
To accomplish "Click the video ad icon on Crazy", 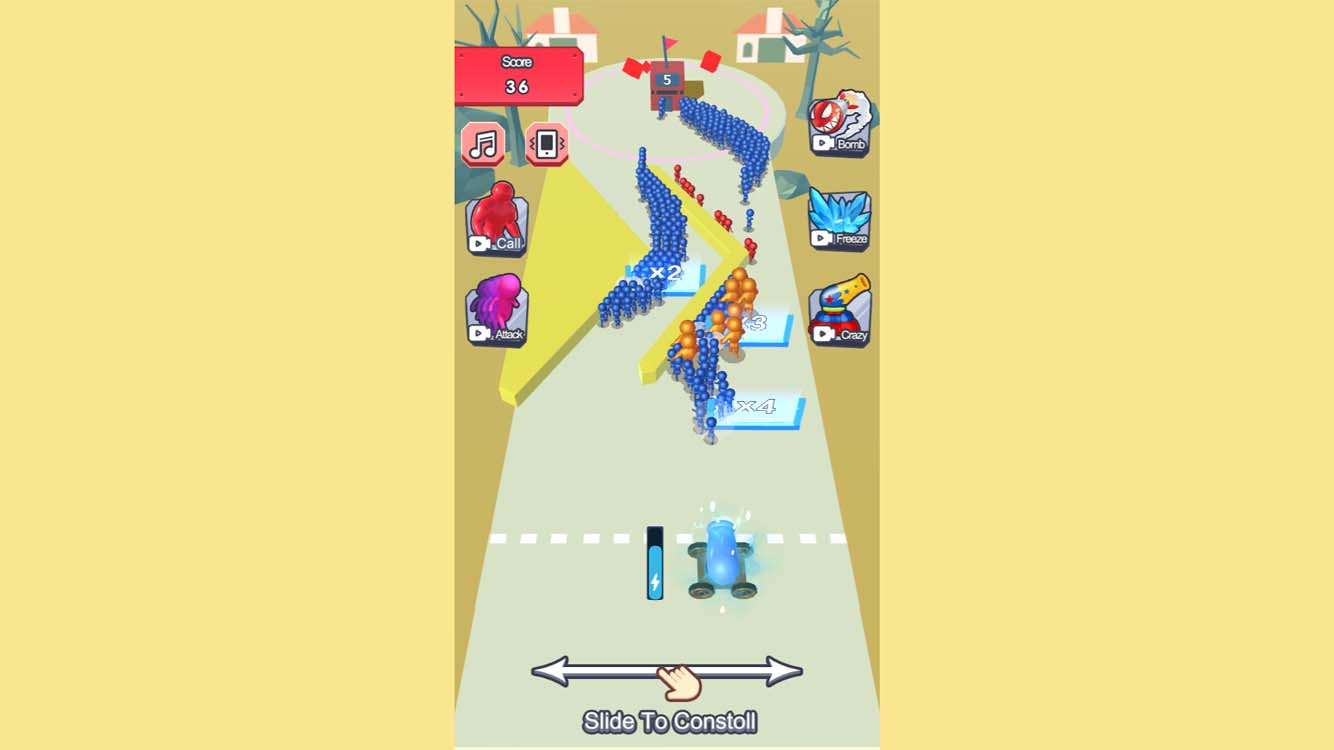I will coord(823,334).
